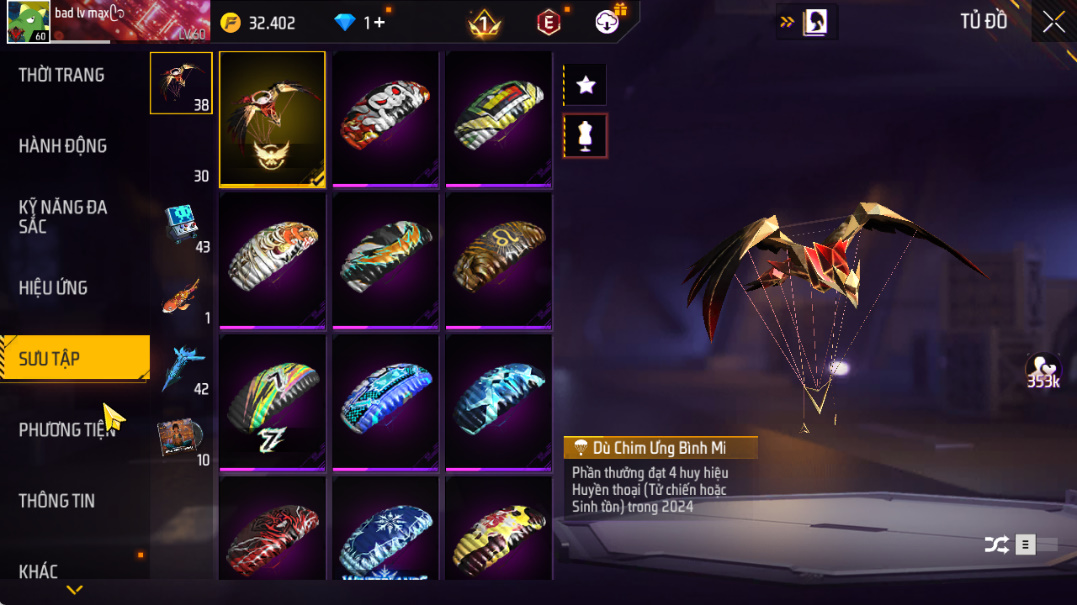This screenshot has height=605, width=1077.
Task: Open the blue jet skyboard subcategory
Action: (x=181, y=367)
